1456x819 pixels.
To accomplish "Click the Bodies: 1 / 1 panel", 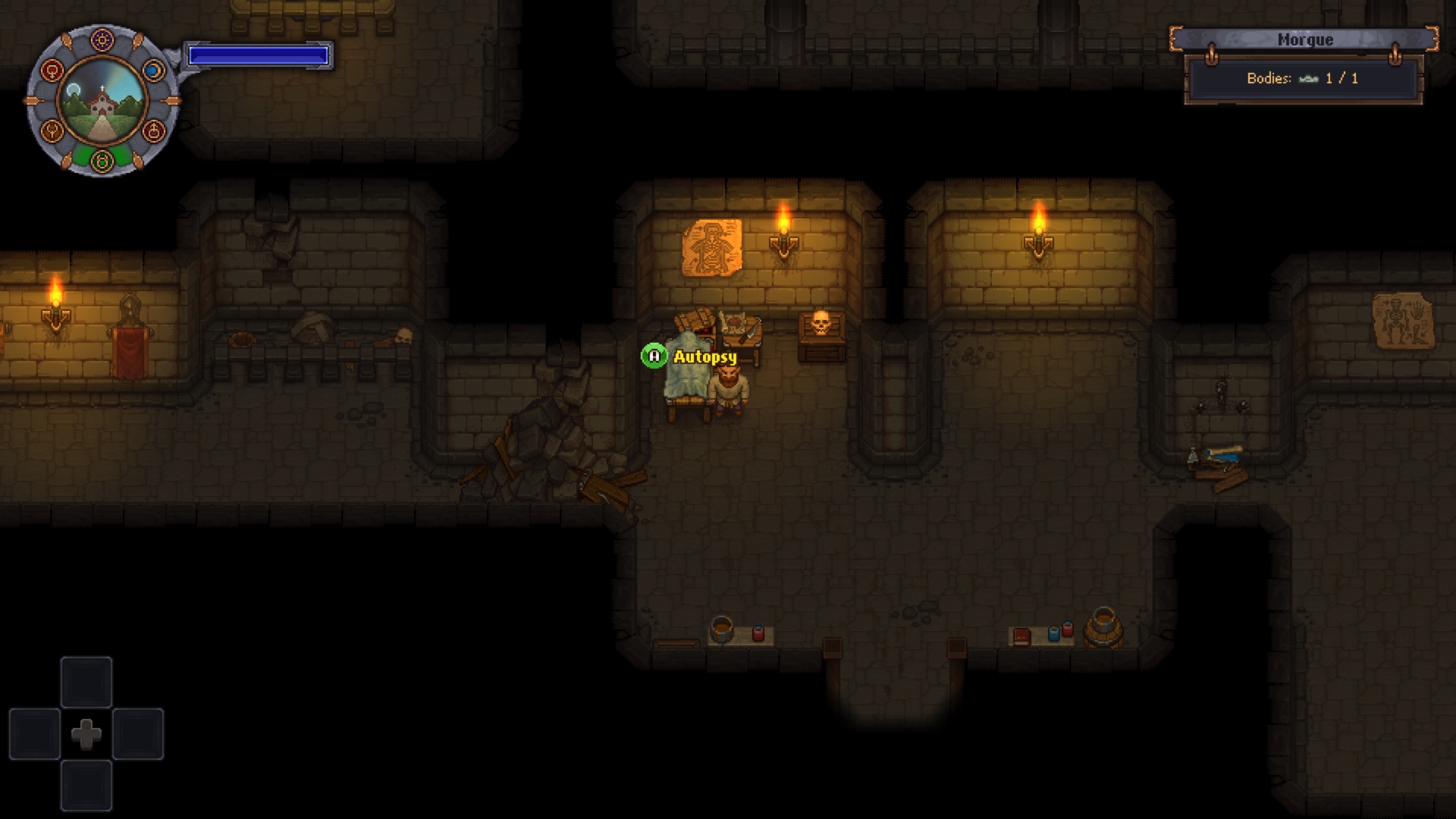I will [1303, 77].
